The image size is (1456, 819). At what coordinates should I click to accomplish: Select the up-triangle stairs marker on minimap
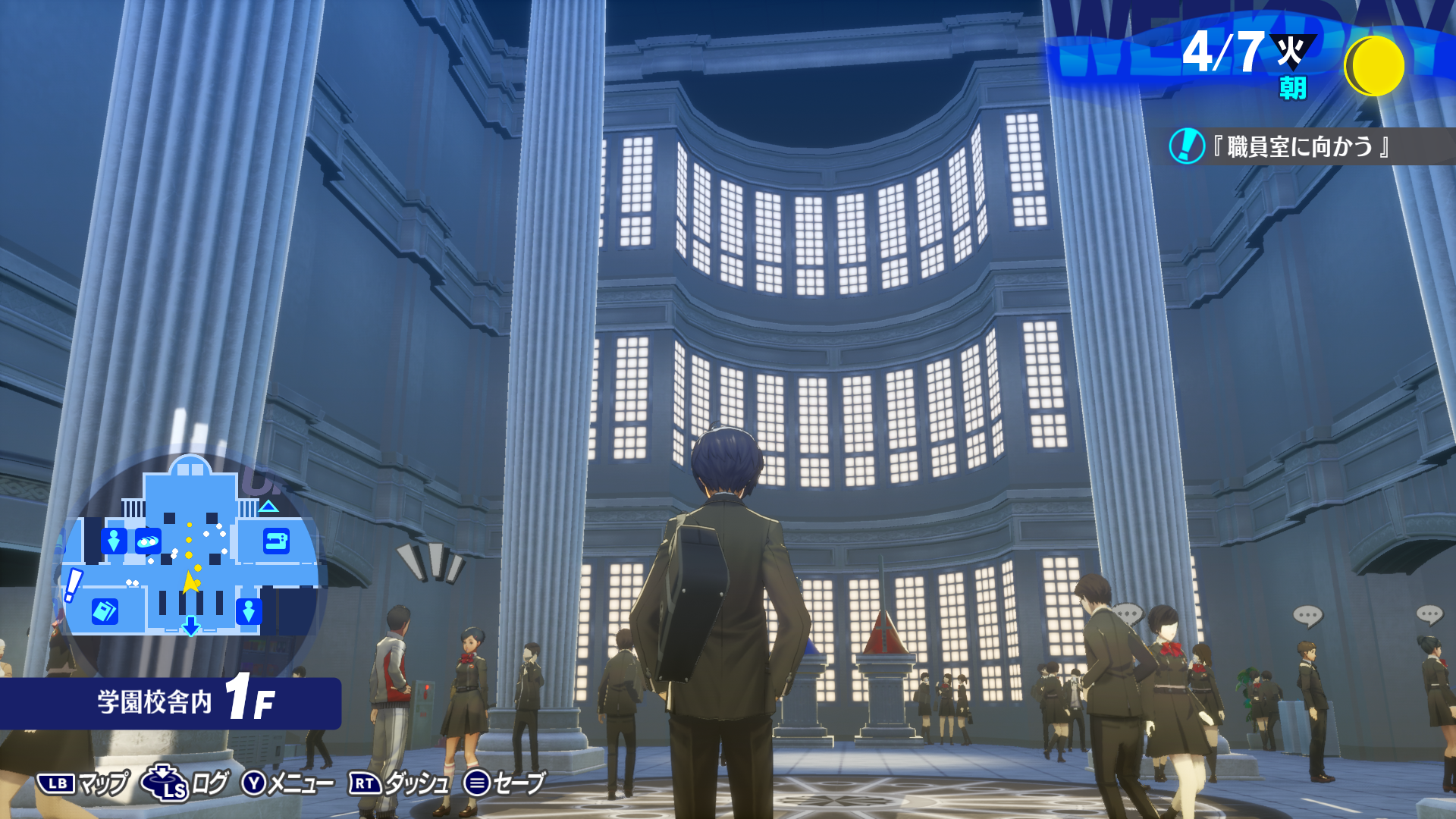coord(268,506)
